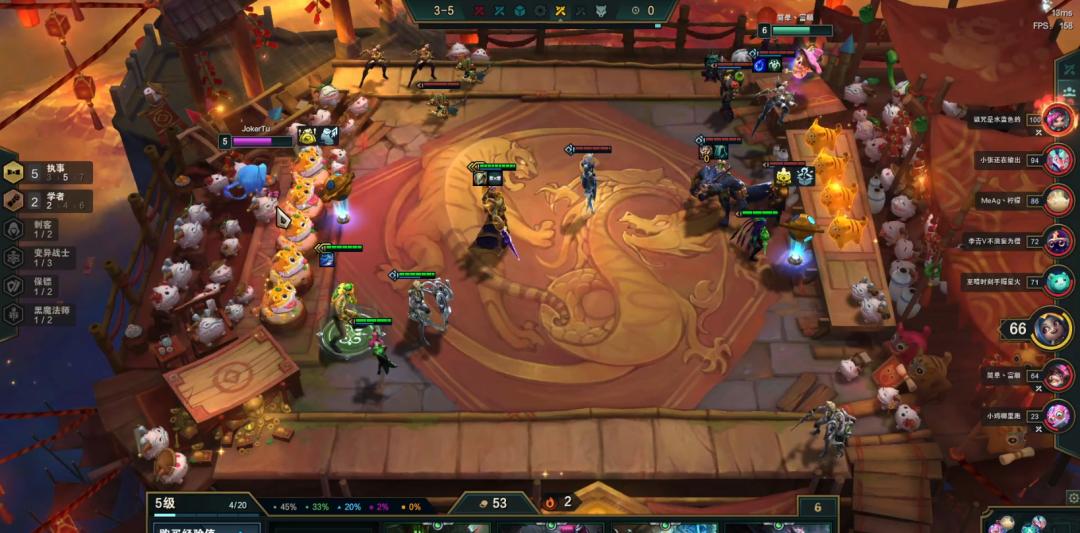Open the board of the player with 71 health

(1058, 282)
